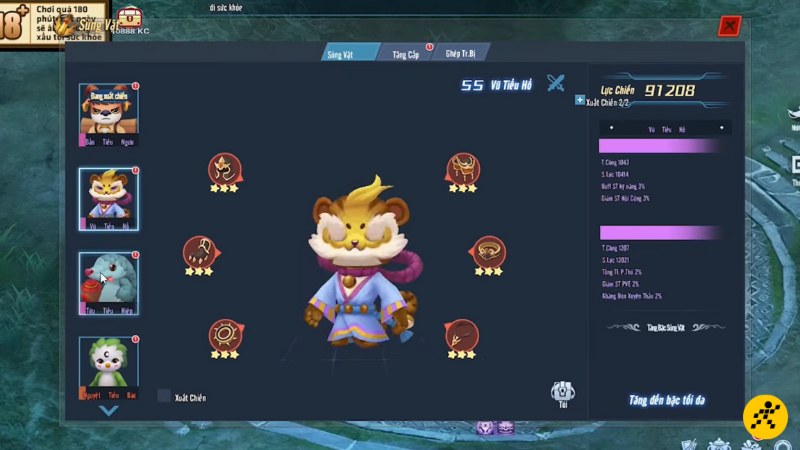Choose the blue Tiểu Tiểu Hiệp pet portrait
800x450 pixels.
(108, 279)
